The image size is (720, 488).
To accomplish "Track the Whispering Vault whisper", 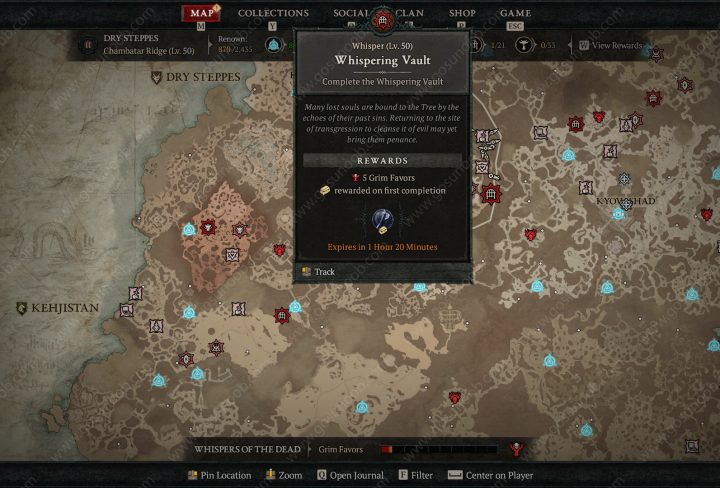I will [x=324, y=271].
